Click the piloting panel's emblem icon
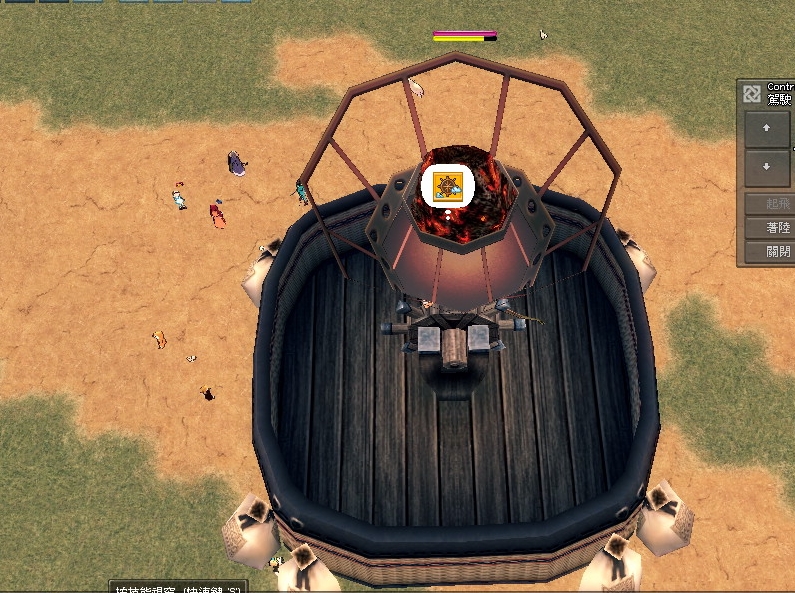795x593 pixels. (x=752, y=94)
